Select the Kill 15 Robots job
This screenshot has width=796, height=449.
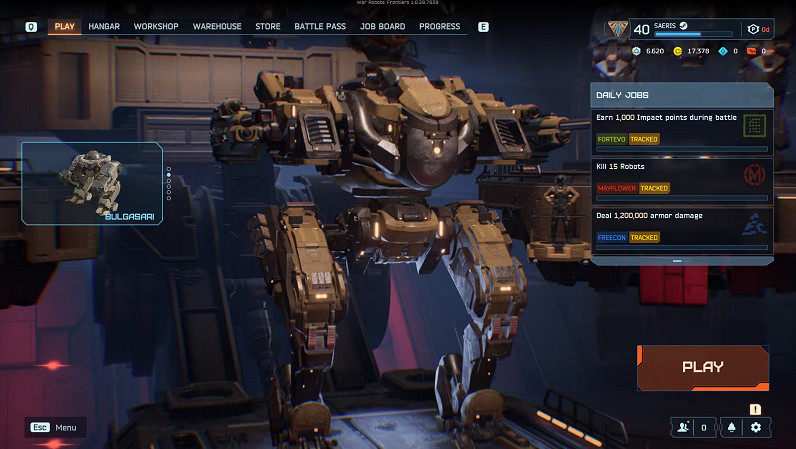tap(680, 178)
